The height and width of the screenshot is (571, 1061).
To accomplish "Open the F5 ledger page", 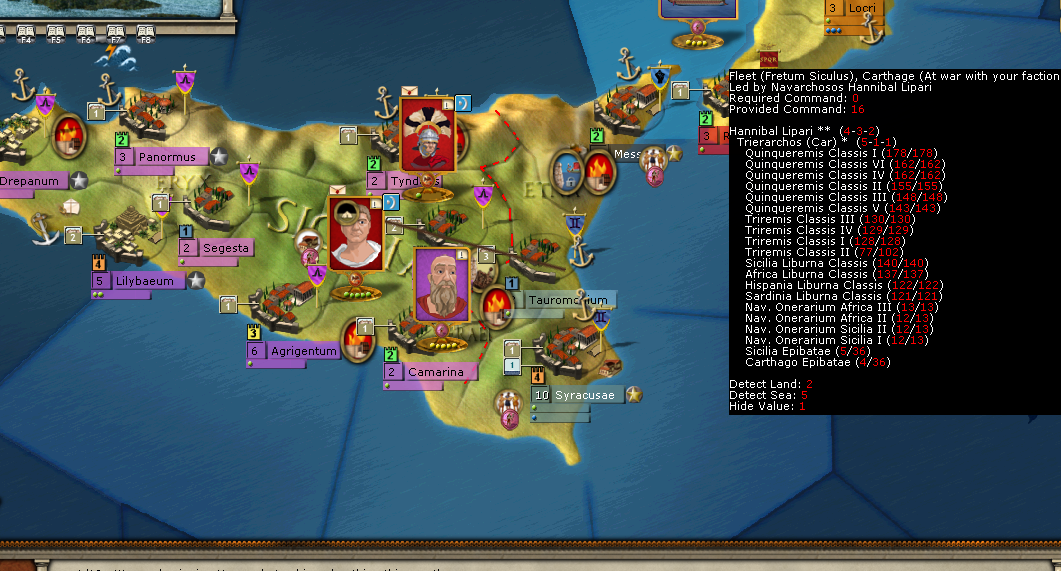I will (56, 35).
